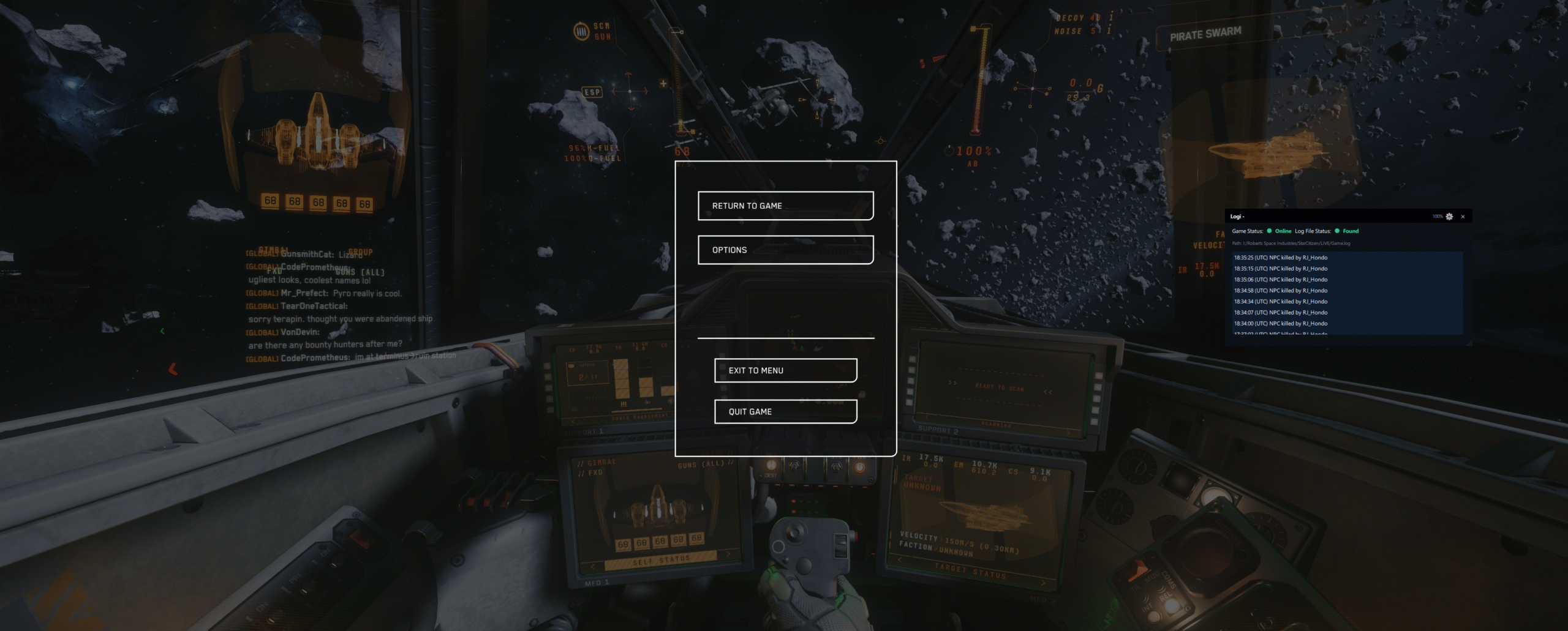Image resolution: width=1568 pixels, height=631 pixels.
Task: Select the Quit Game button
Action: [x=785, y=411]
